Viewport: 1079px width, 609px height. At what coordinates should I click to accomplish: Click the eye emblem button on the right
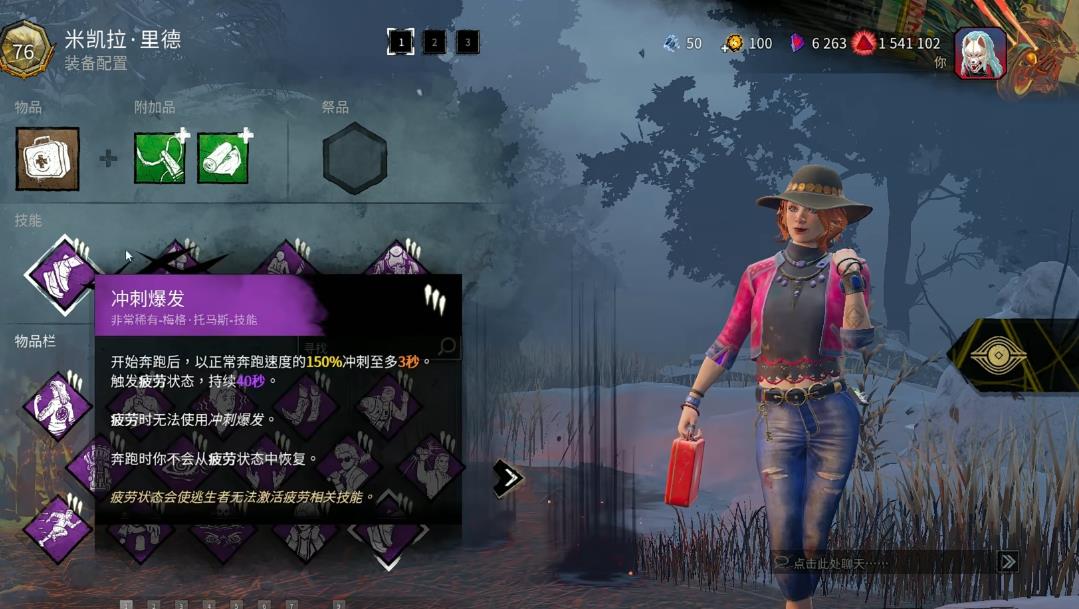click(x=1012, y=357)
